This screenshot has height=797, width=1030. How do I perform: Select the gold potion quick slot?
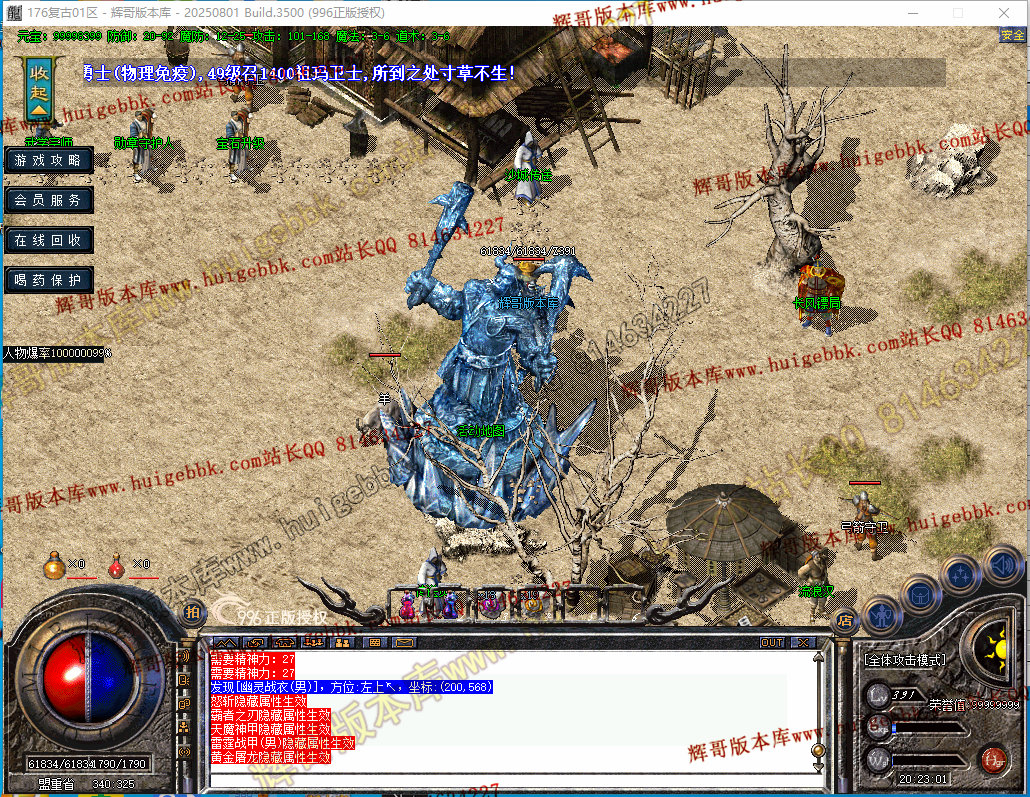[54, 566]
